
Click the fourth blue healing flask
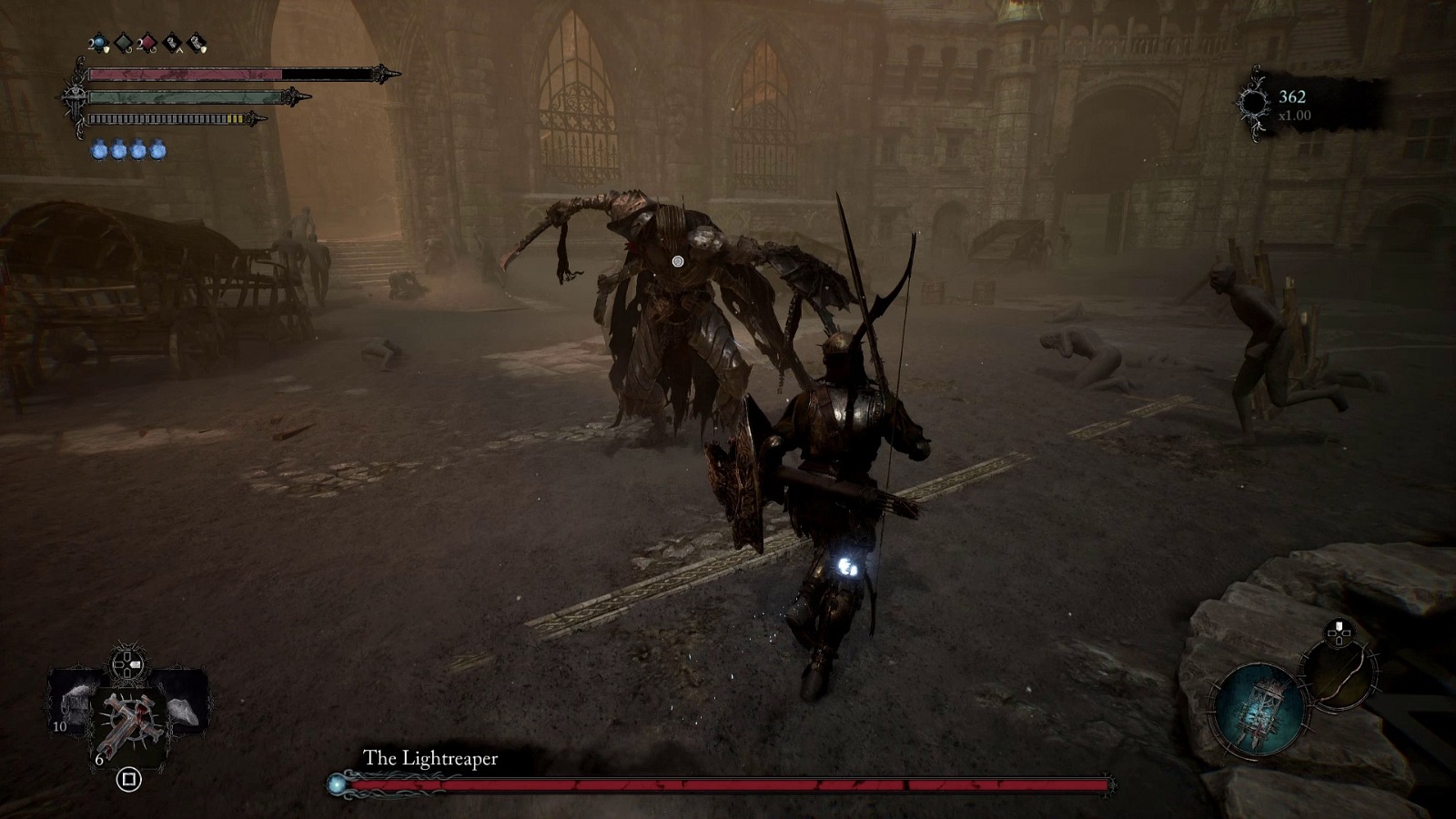coord(156,151)
